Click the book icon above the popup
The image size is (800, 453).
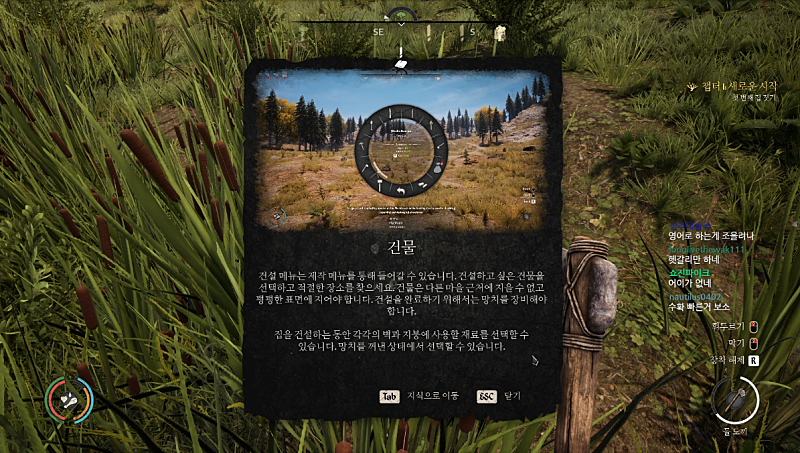pos(401,64)
